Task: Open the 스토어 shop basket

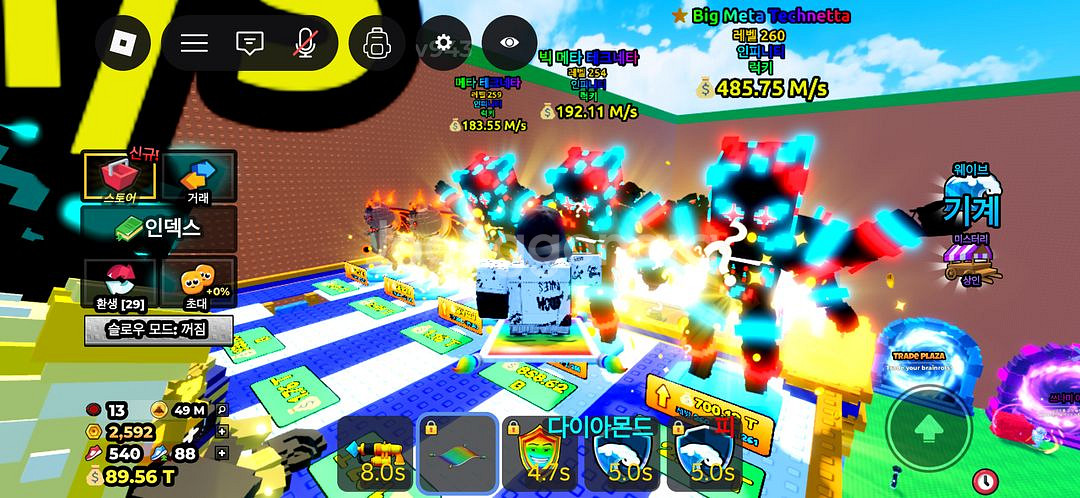Action: point(120,177)
